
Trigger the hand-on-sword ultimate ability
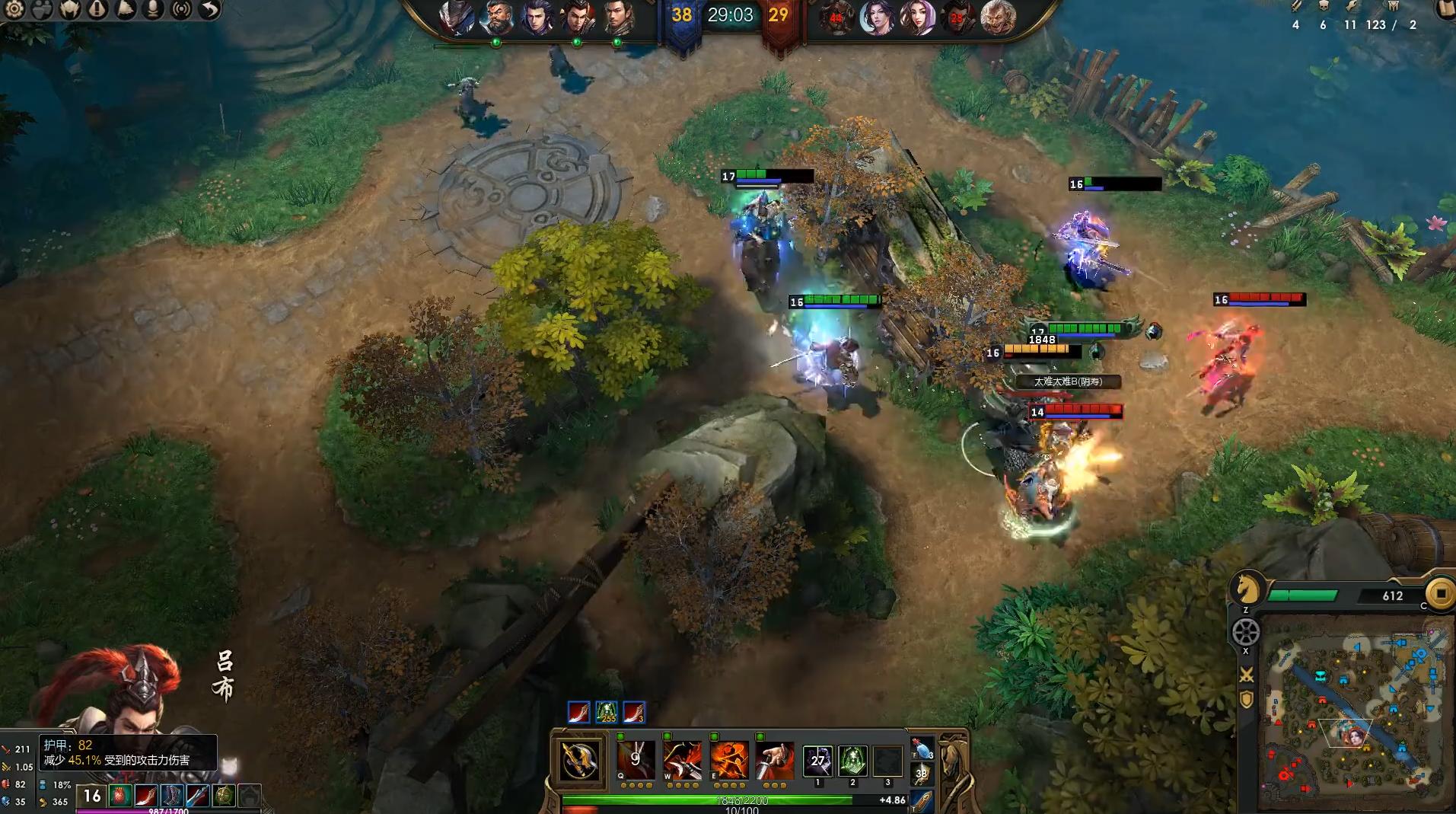pyautogui.click(x=775, y=759)
